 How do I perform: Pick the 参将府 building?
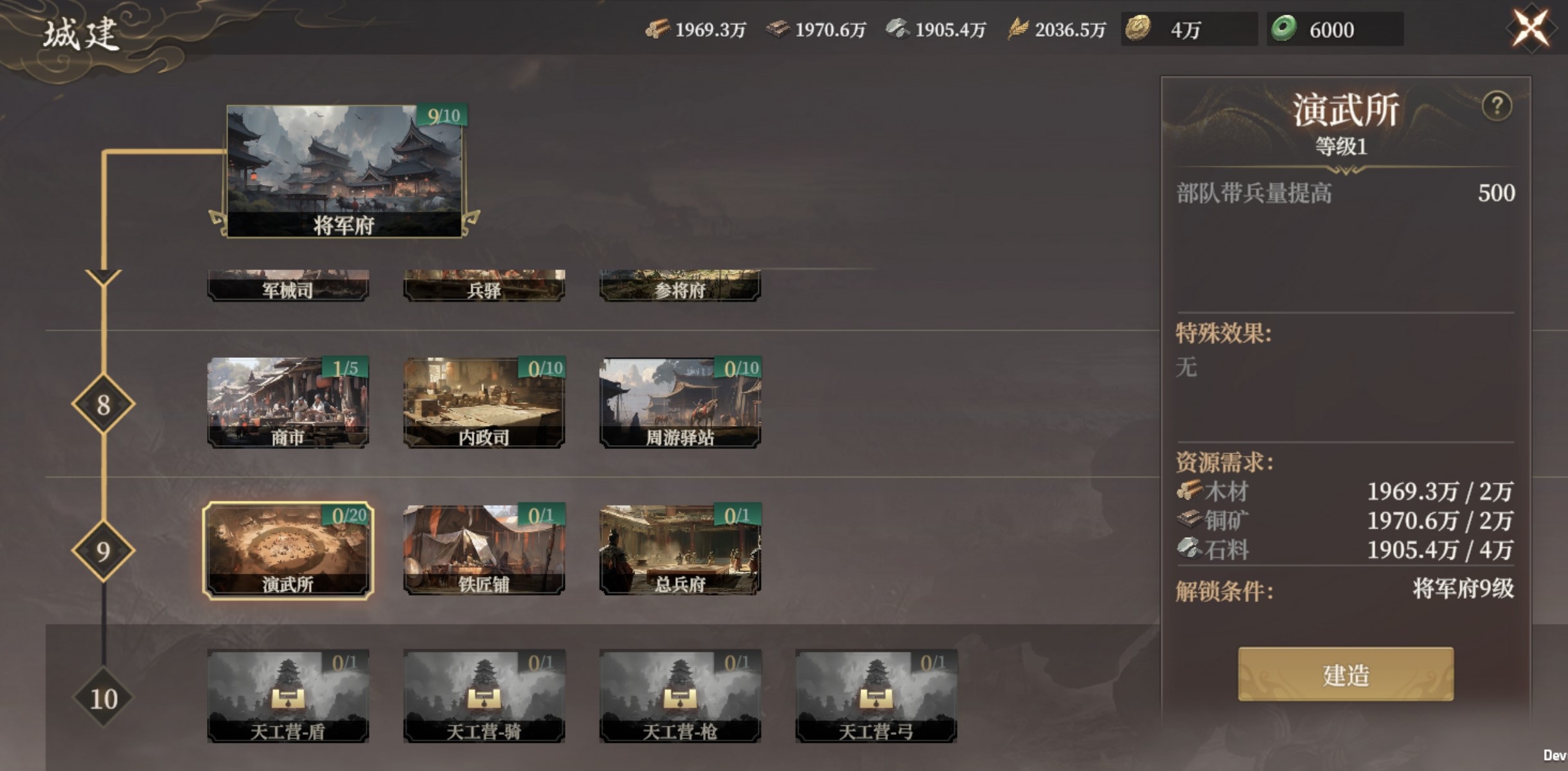(680, 286)
